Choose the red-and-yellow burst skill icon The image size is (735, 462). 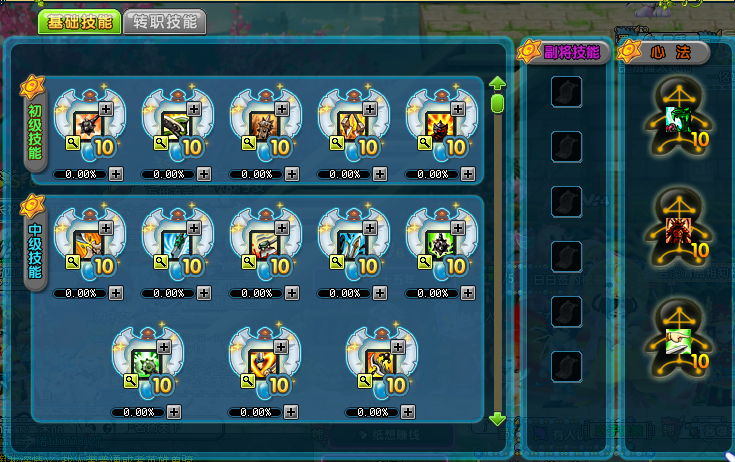pos(440,124)
